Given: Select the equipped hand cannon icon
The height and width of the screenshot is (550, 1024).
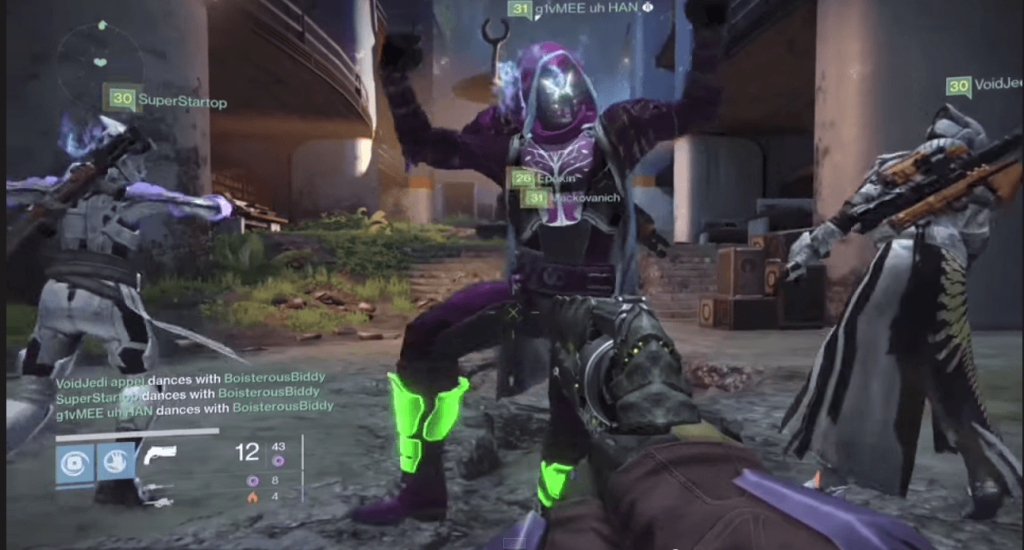Looking at the screenshot, I should [x=160, y=454].
